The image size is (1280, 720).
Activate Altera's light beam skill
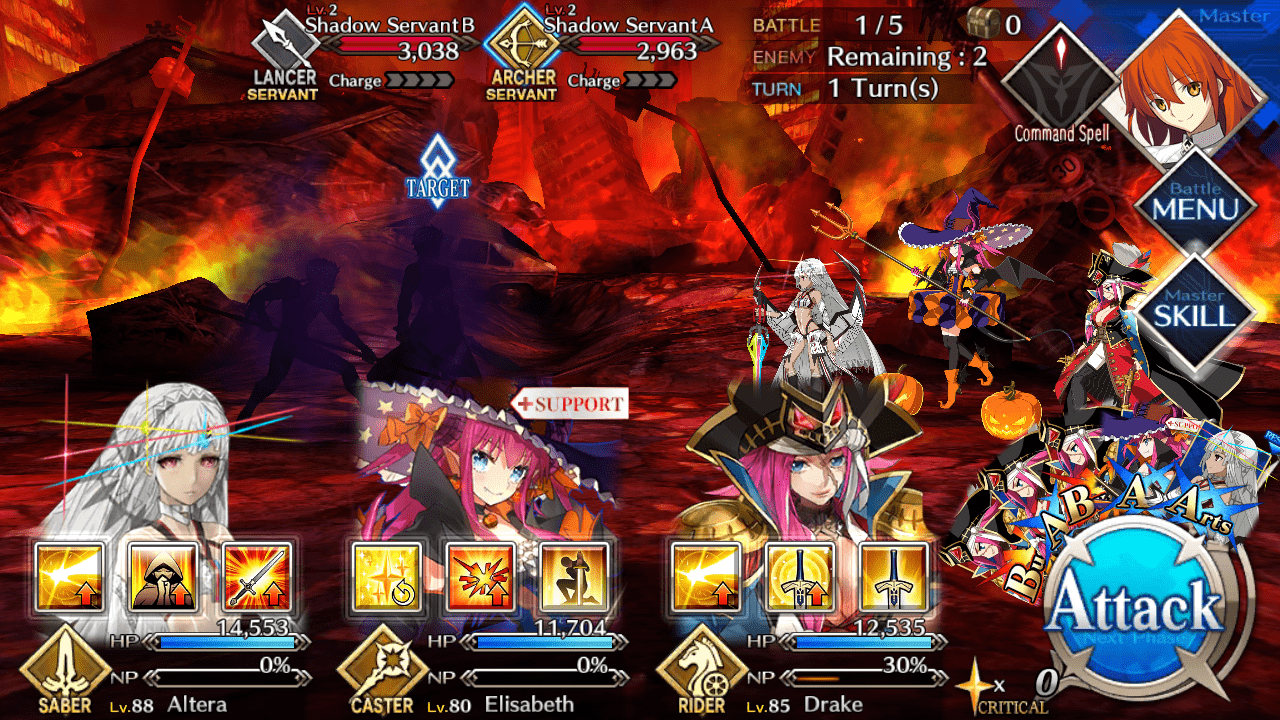[70, 577]
